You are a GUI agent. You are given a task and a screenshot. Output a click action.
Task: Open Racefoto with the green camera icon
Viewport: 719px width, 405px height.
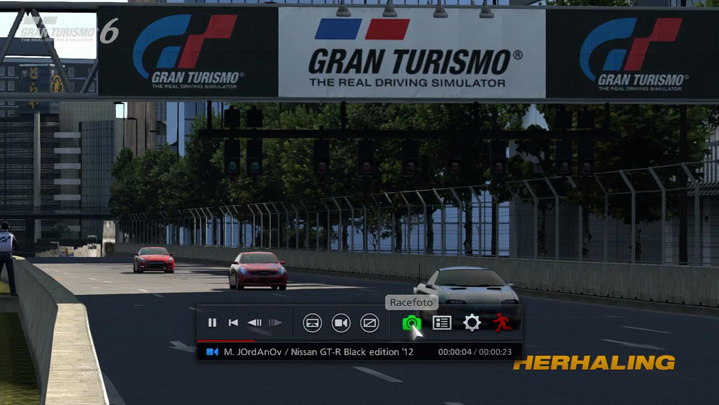411,323
